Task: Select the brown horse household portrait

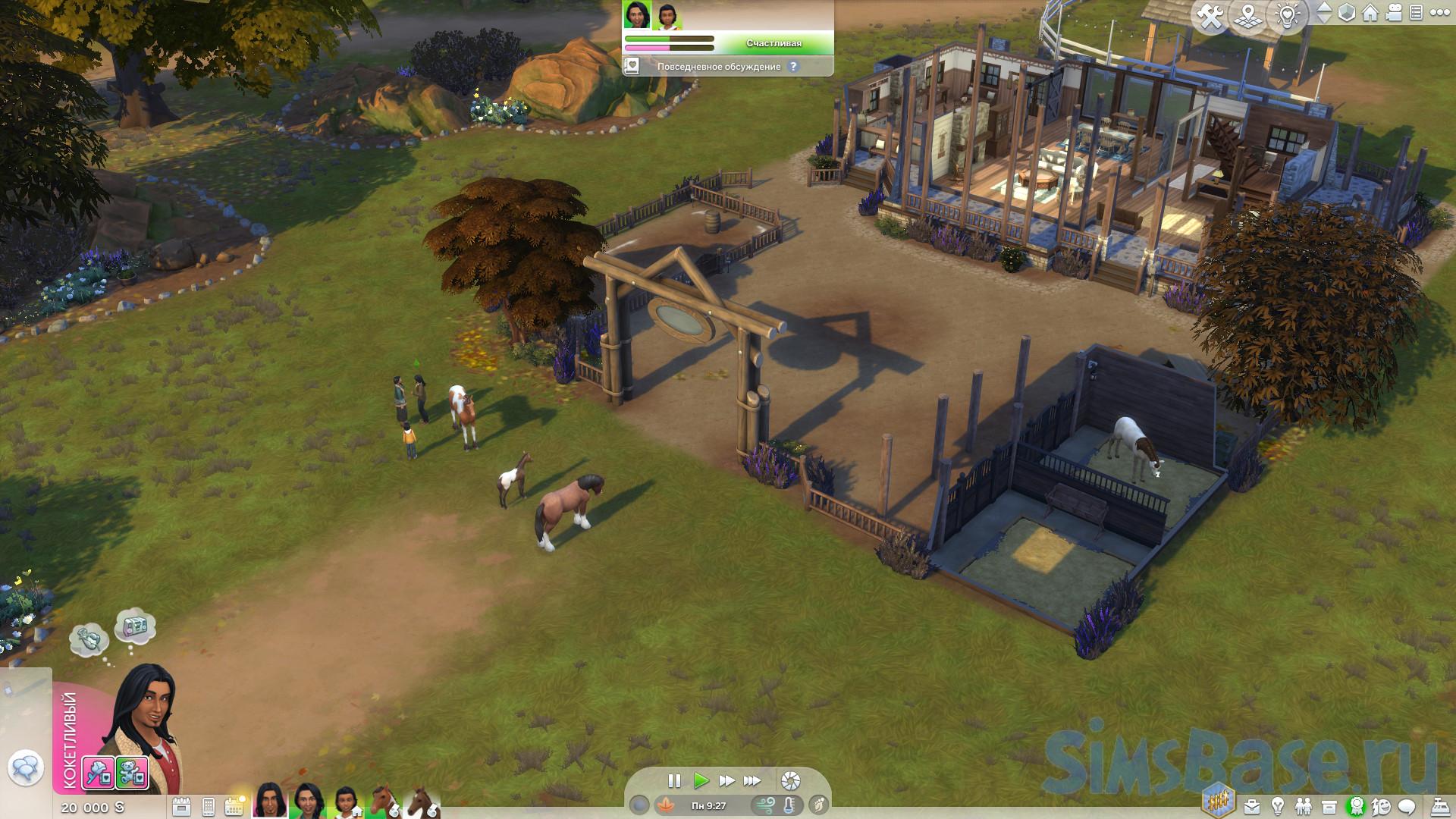Action: coord(384,802)
